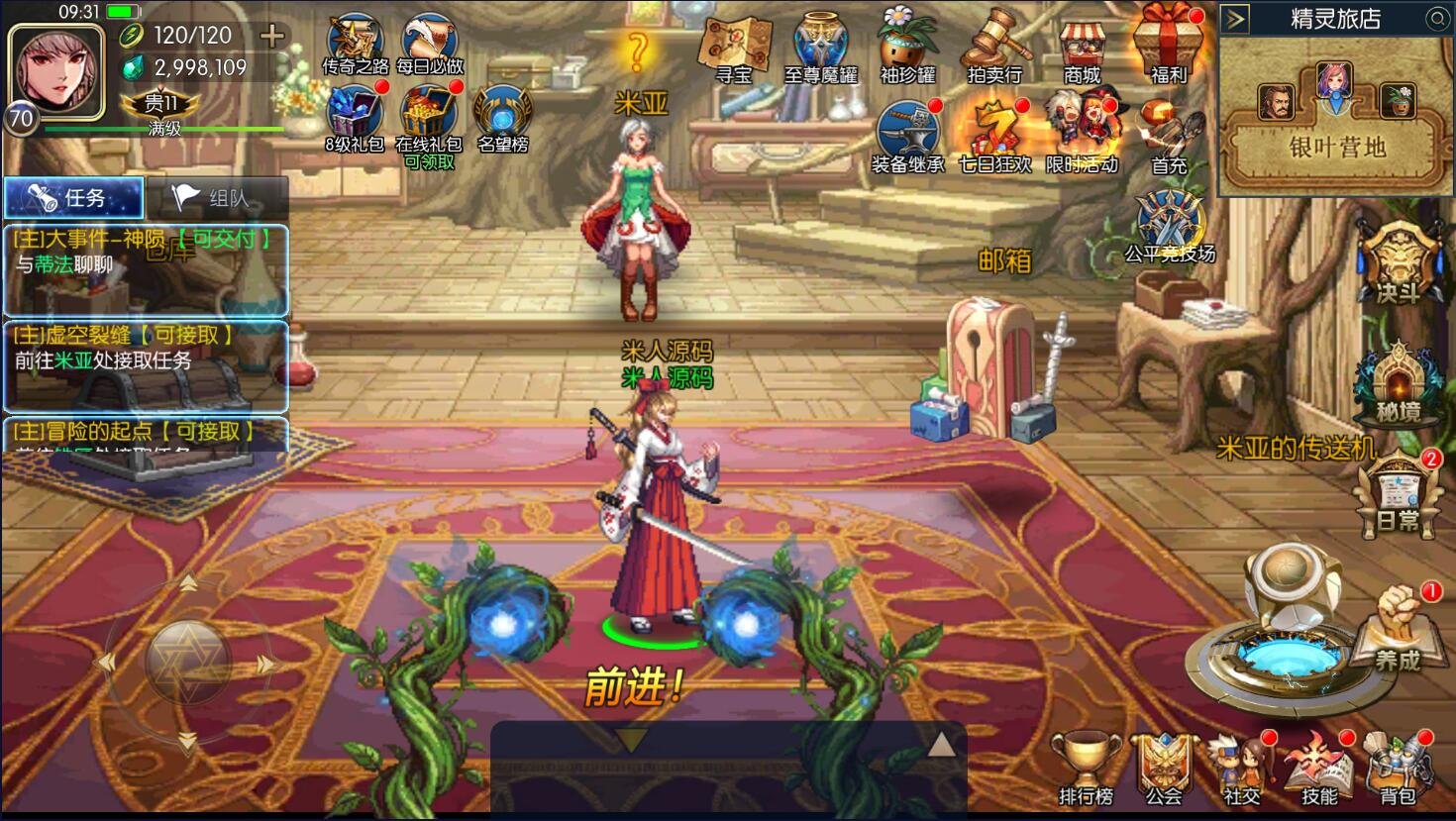Switch to the 组队 team tab
The width and height of the screenshot is (1456, 821).
pyautogui.click(x=217, y=198)
